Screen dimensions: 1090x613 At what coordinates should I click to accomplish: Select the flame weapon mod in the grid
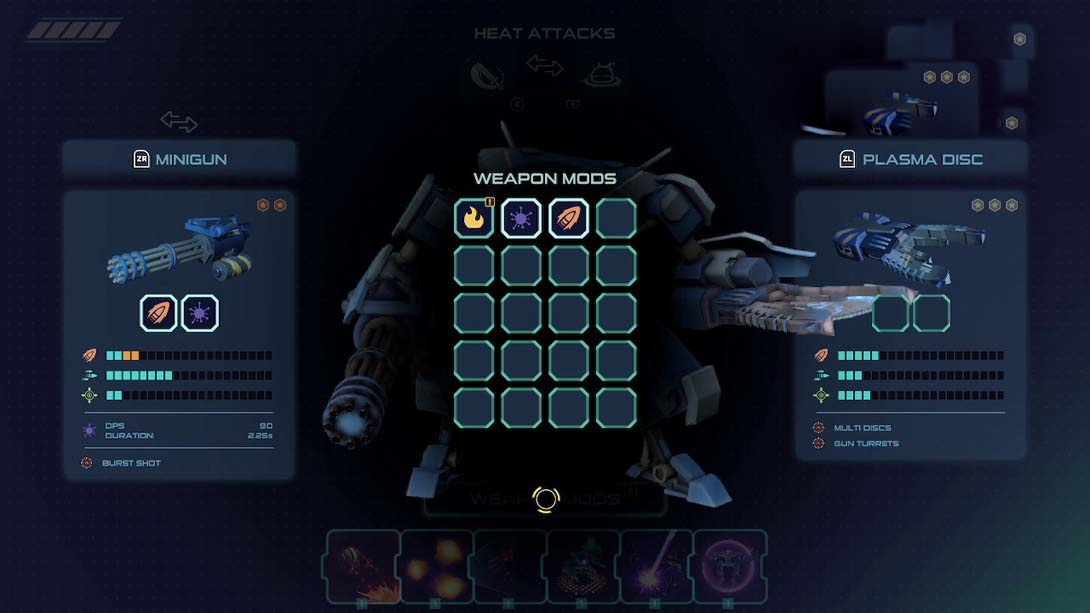[474, 218]
